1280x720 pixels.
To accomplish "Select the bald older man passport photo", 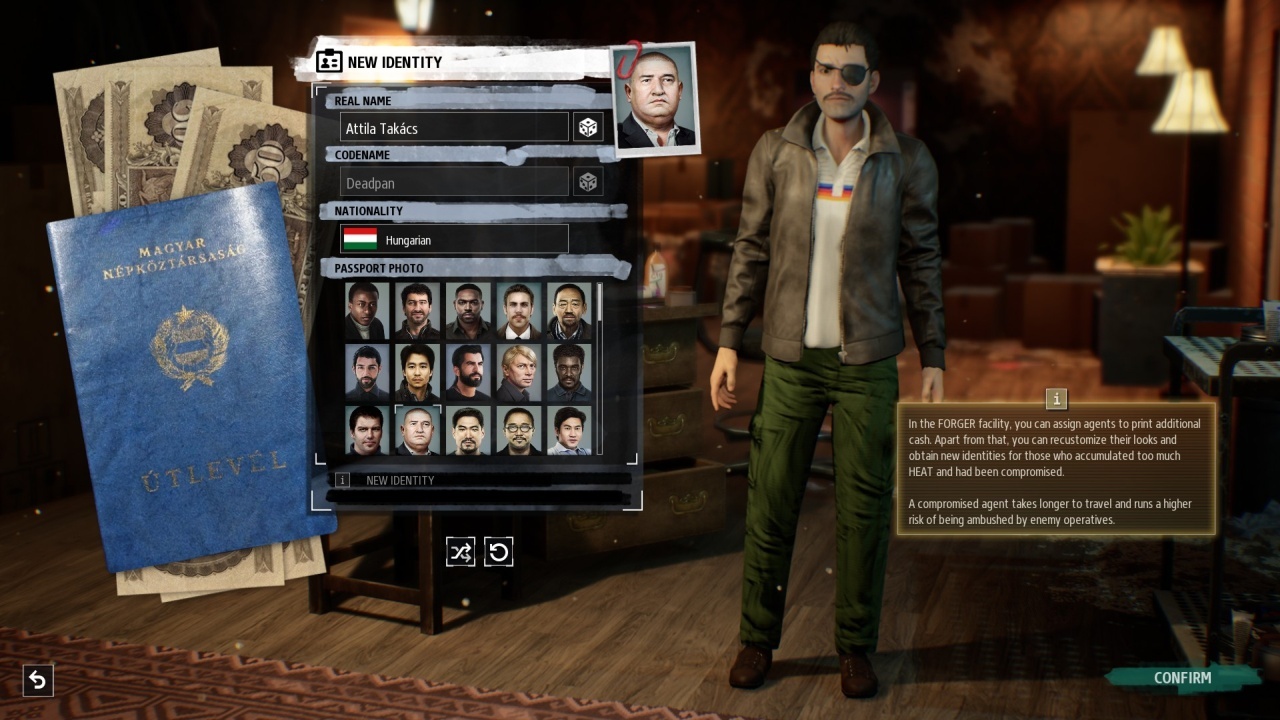I will pyautogui.click(x=418, y=430).
